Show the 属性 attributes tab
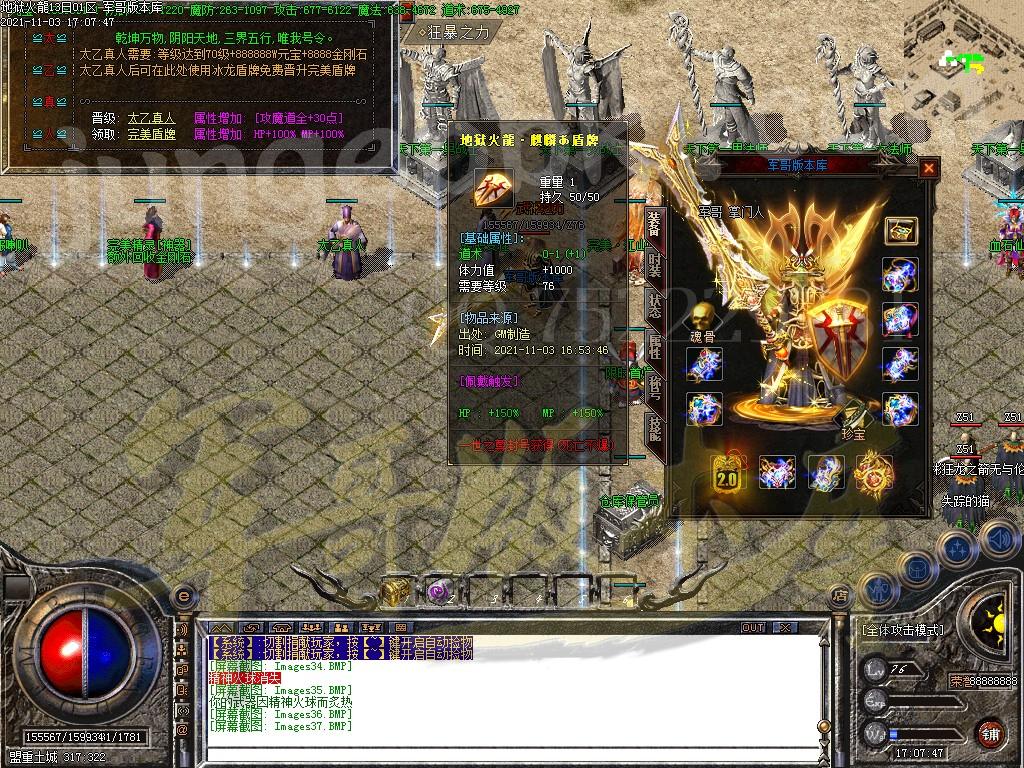The image size is (1024, 768). (654, 347)
